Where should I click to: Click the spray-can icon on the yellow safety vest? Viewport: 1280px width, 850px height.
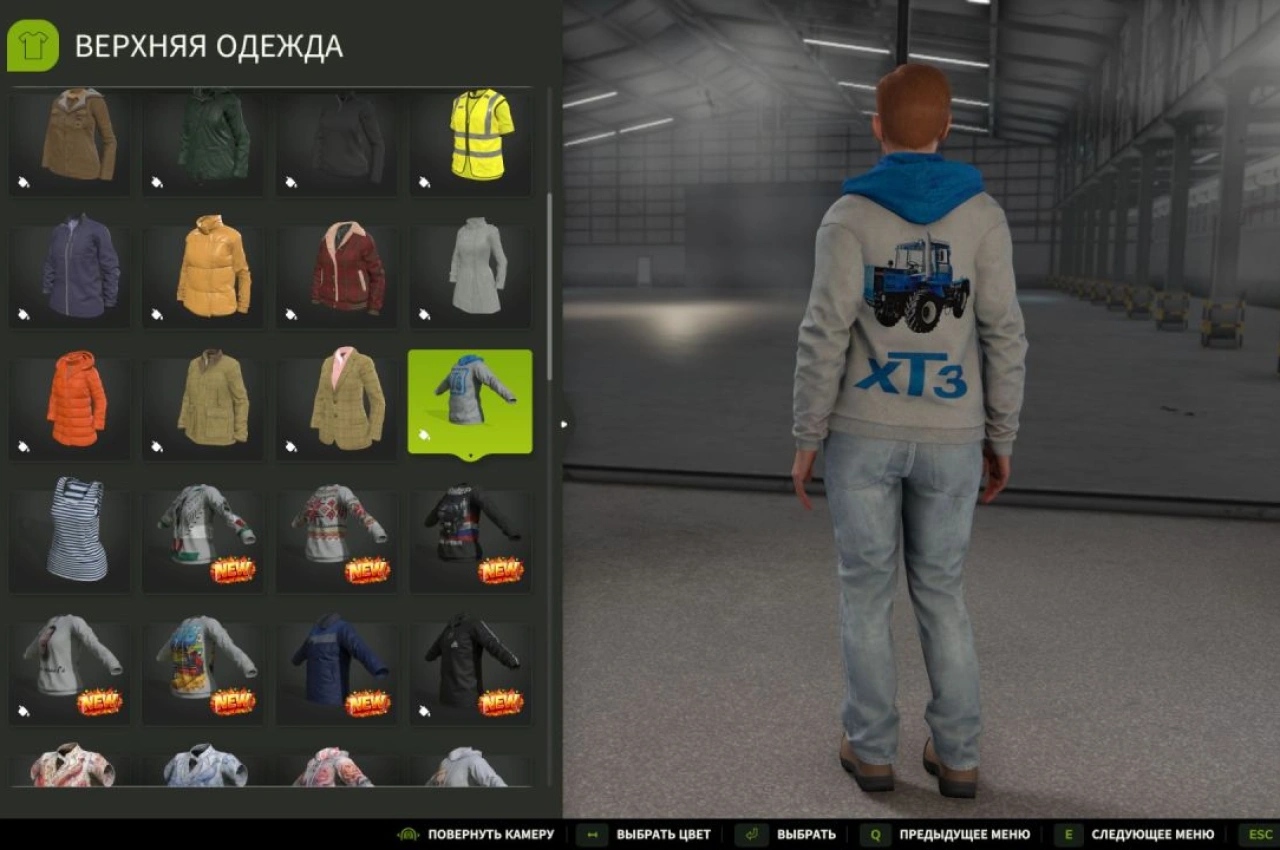pyautogui.click(x=422, y=182)
